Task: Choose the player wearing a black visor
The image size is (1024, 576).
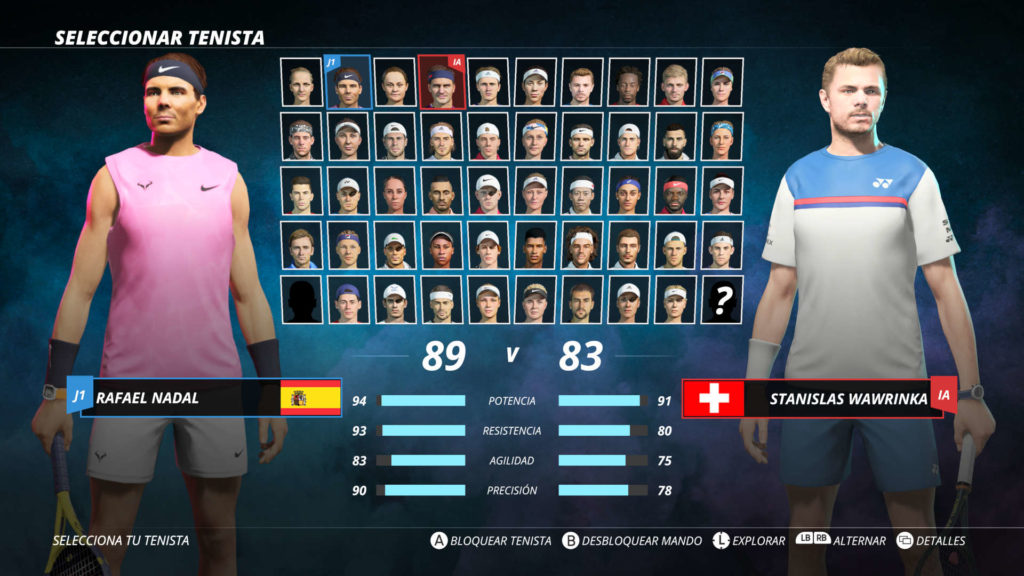Action: coord(535,298)
